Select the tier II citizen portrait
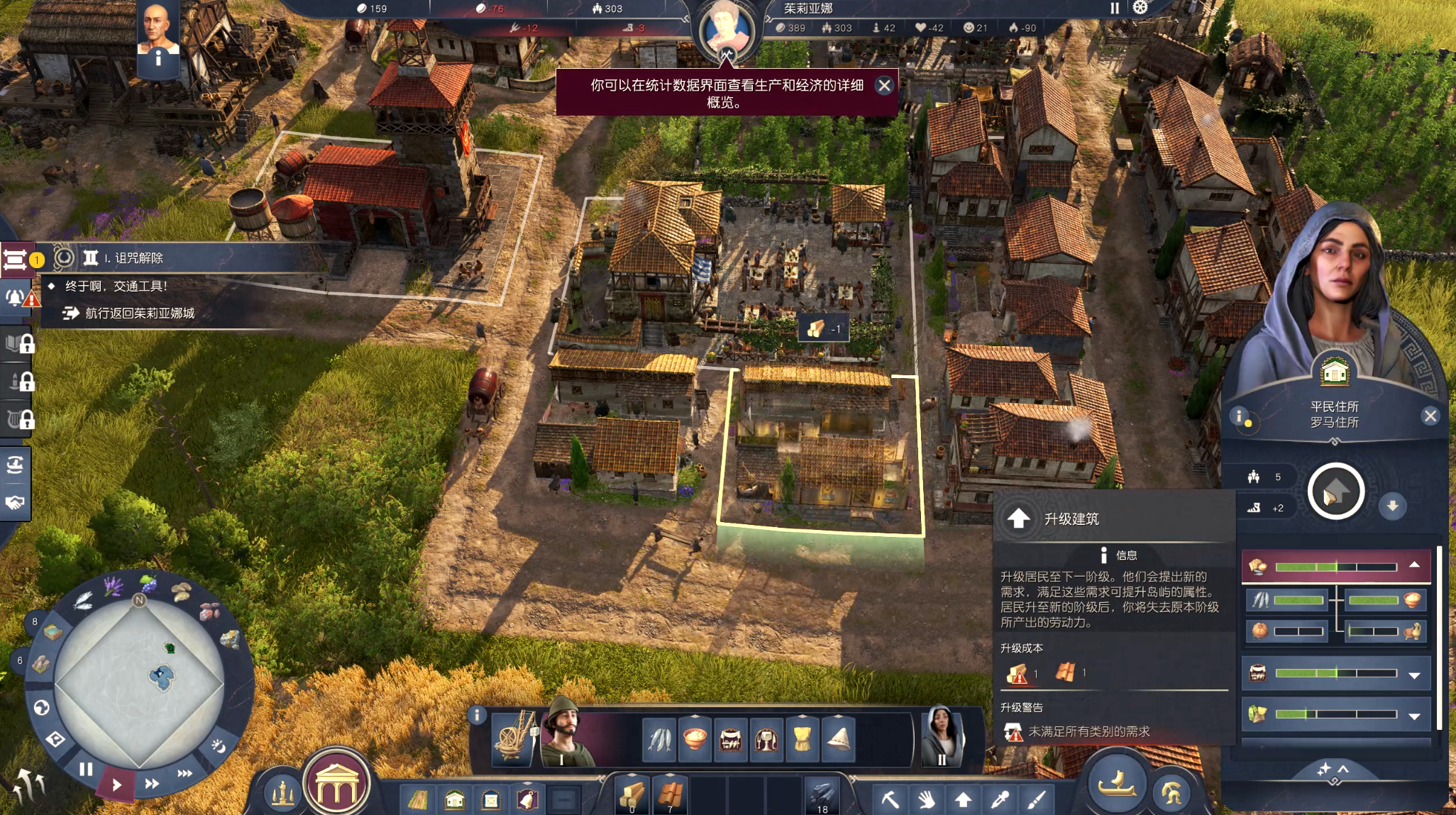 [x=941, y=738]
